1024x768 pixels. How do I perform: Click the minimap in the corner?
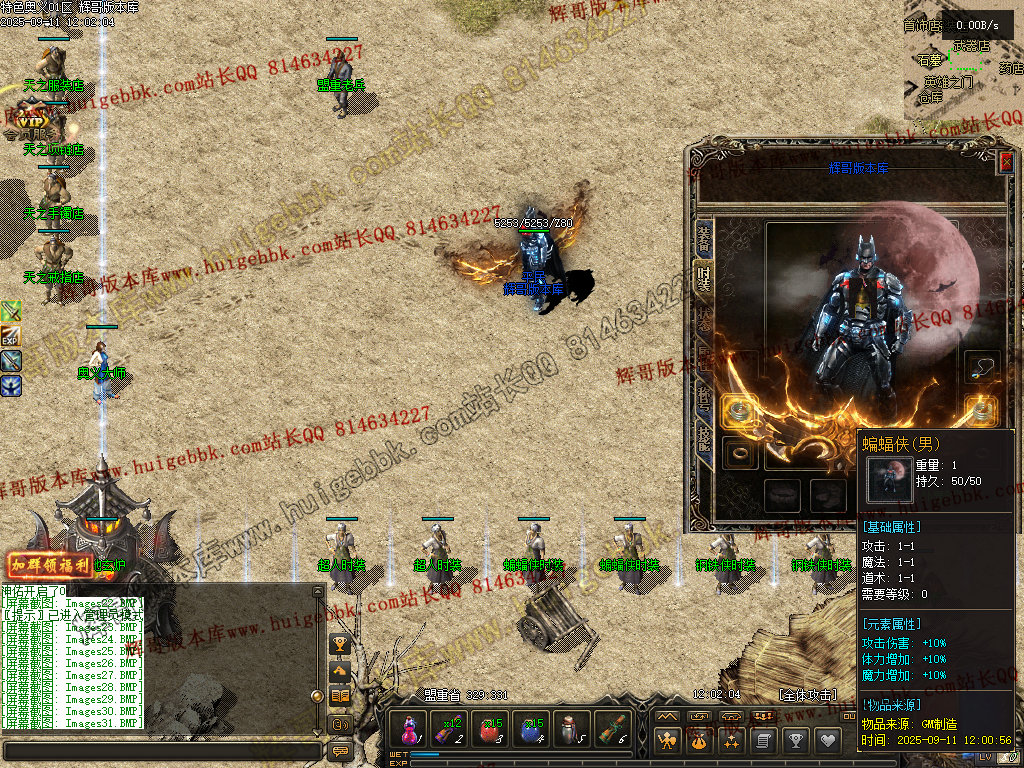pyautogui.click(x=962, y=70)
